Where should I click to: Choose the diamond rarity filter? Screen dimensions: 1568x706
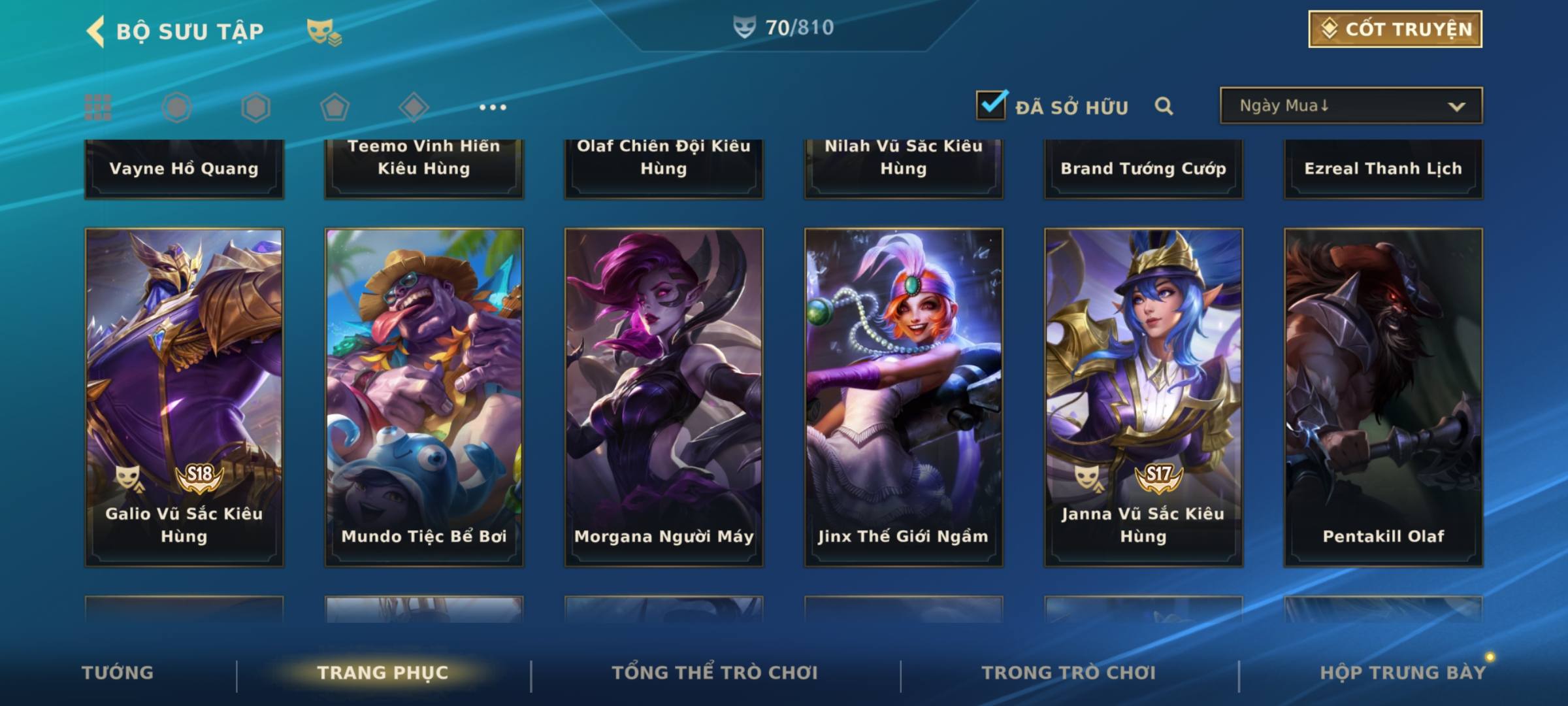414,107
